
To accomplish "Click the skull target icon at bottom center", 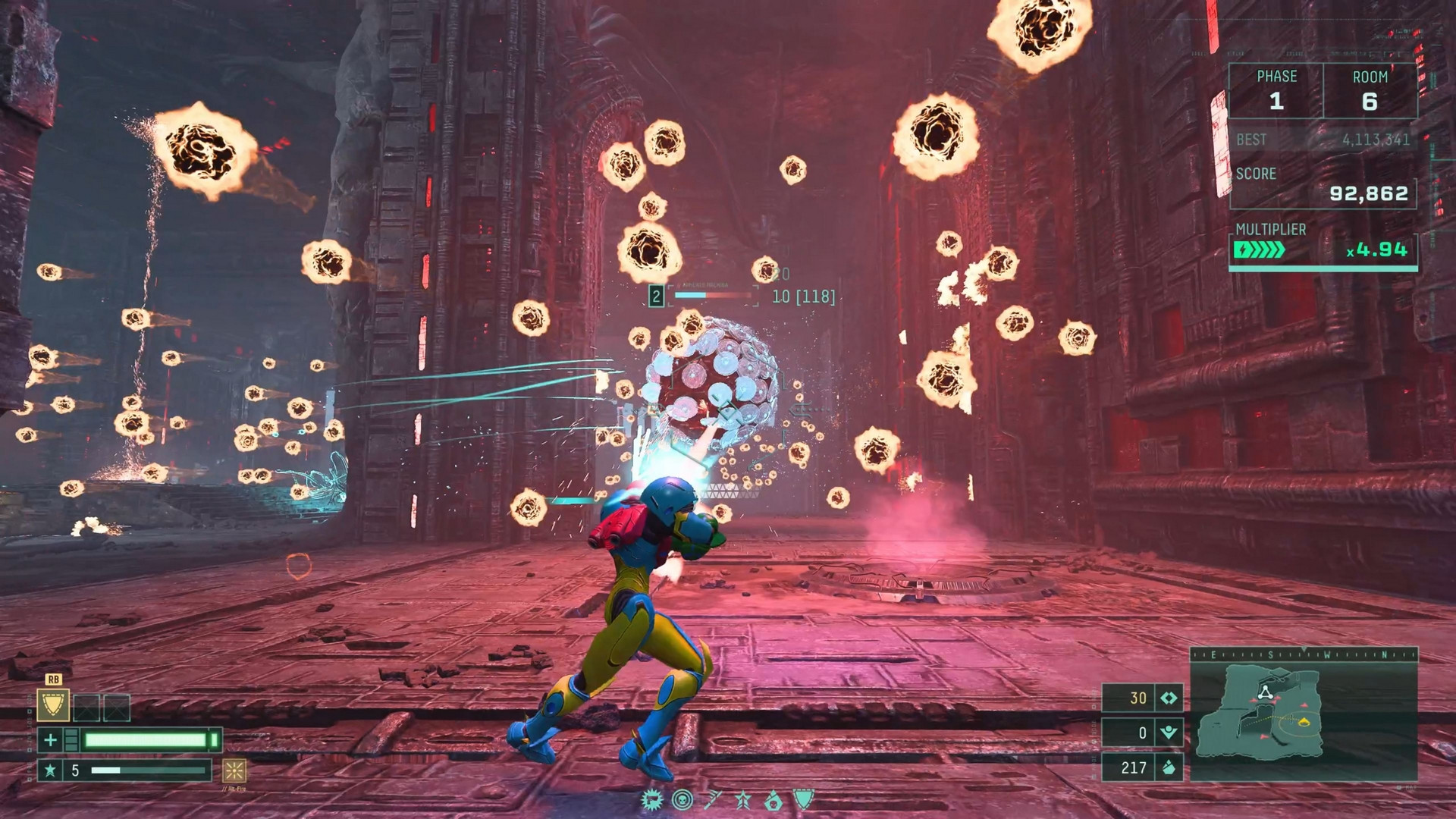I will (682, 799).
